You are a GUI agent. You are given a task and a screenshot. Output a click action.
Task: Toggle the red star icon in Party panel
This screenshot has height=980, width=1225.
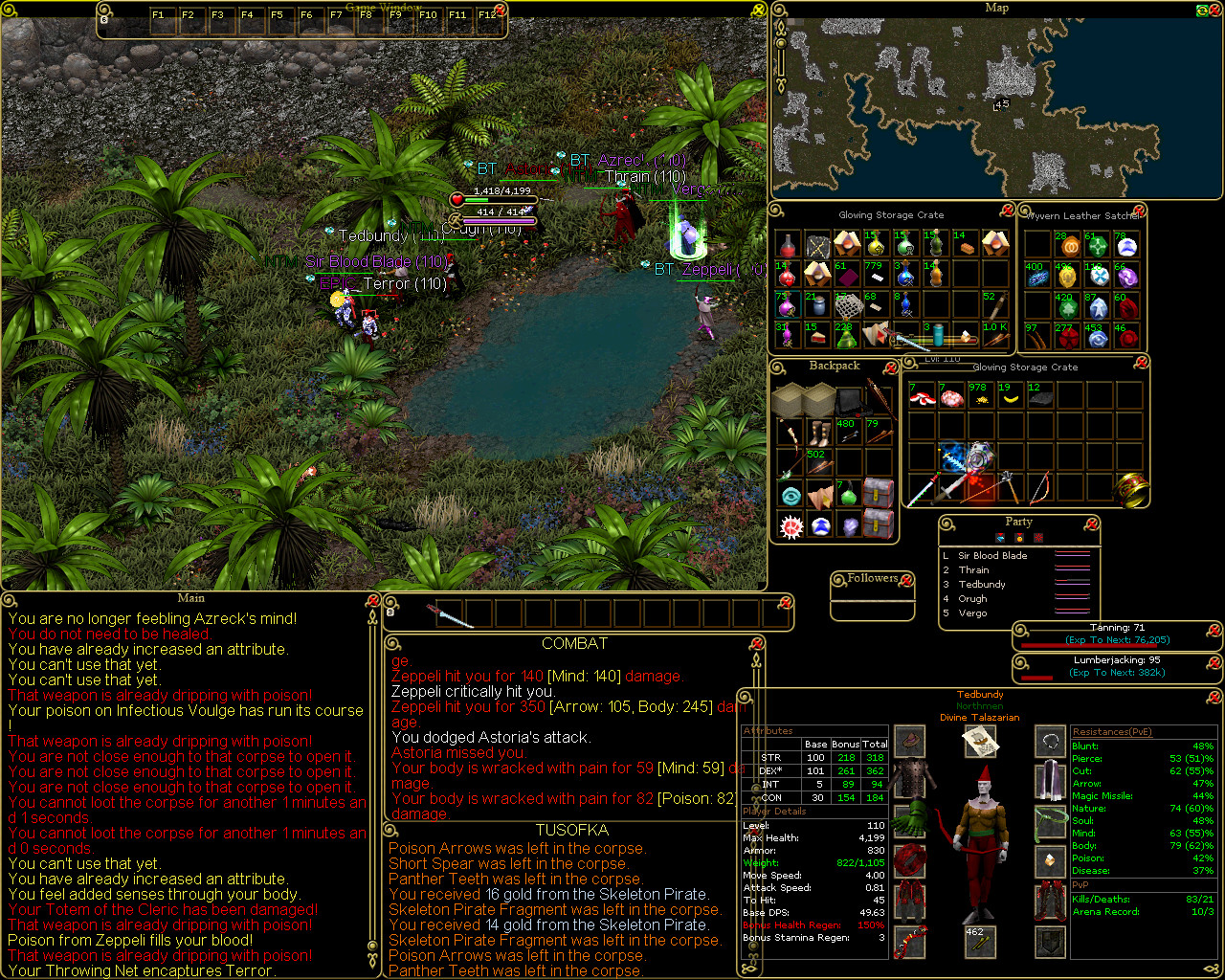pyautogui.click(x=1038, y=538)
